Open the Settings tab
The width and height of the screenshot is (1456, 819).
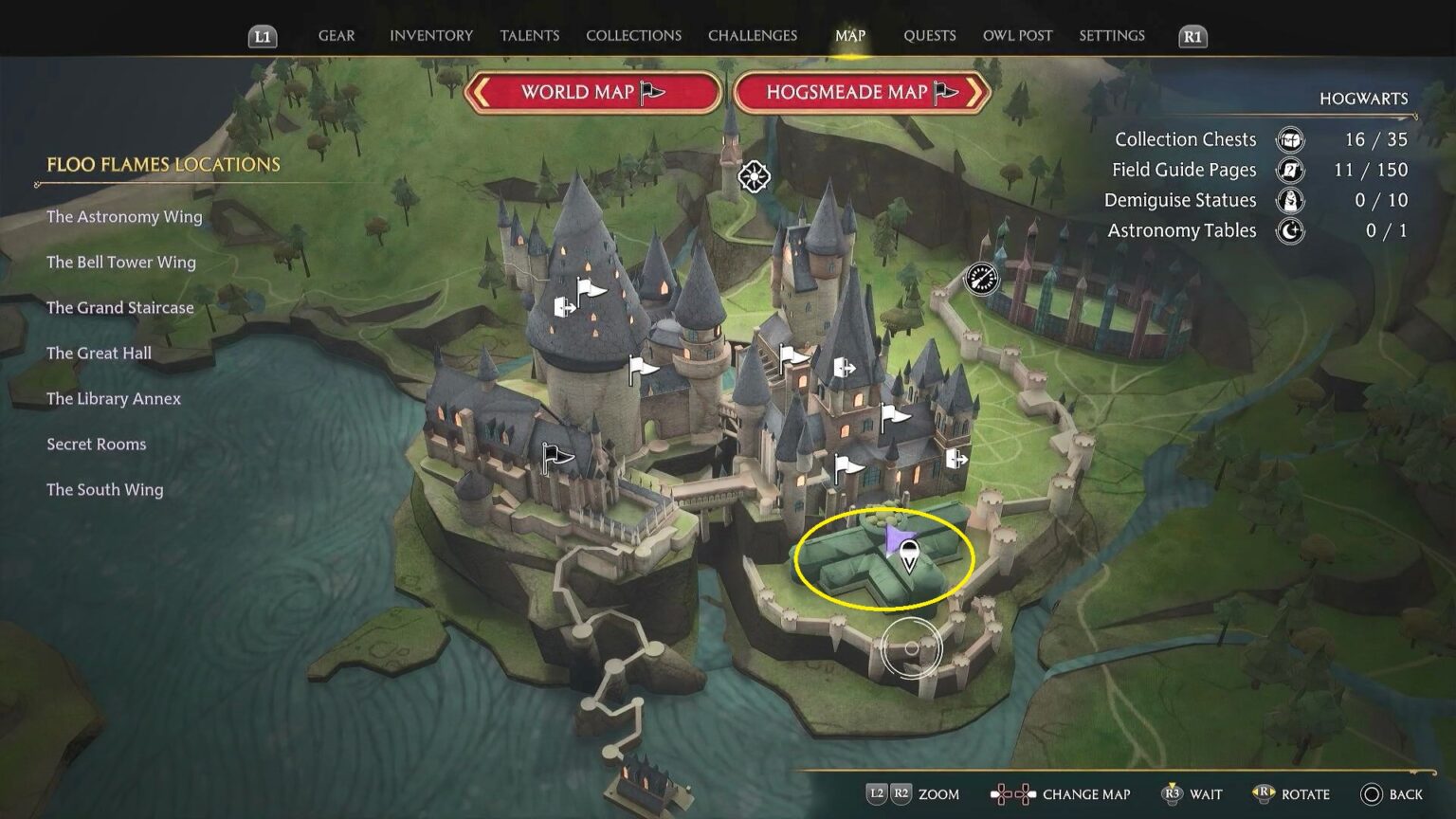[x=1111, y=36]
